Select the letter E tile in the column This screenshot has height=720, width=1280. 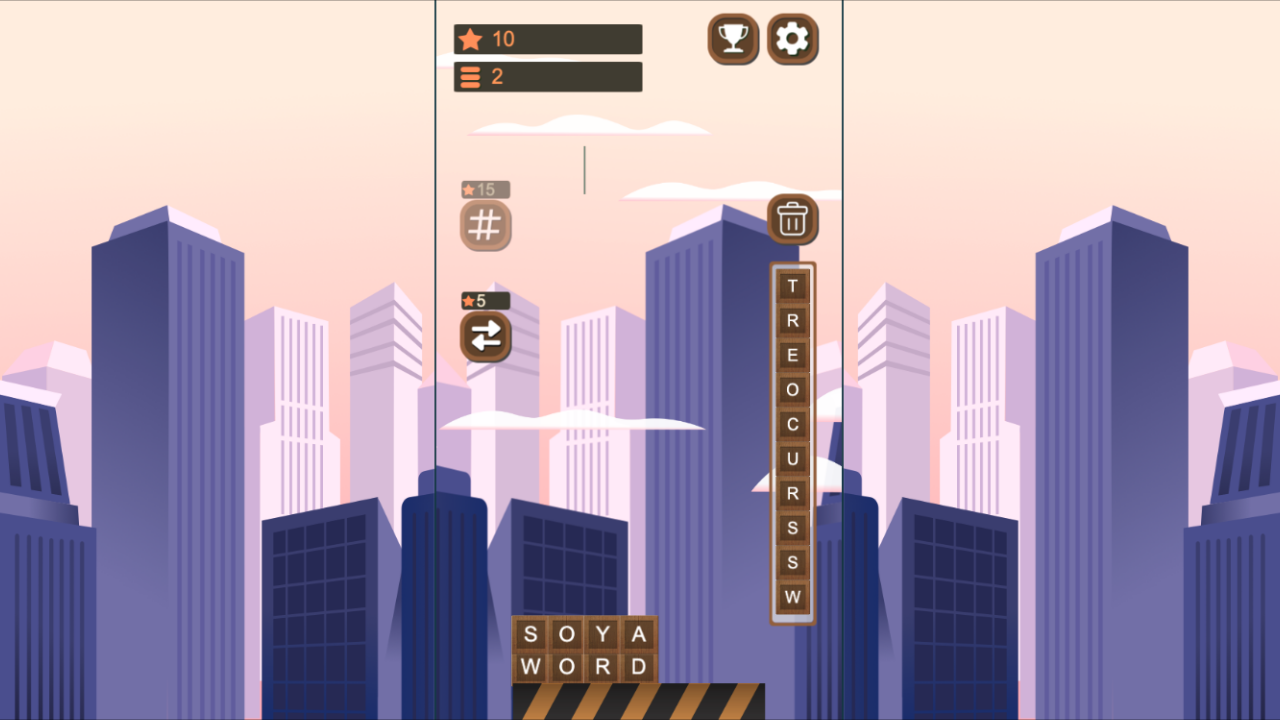[793, 355]
